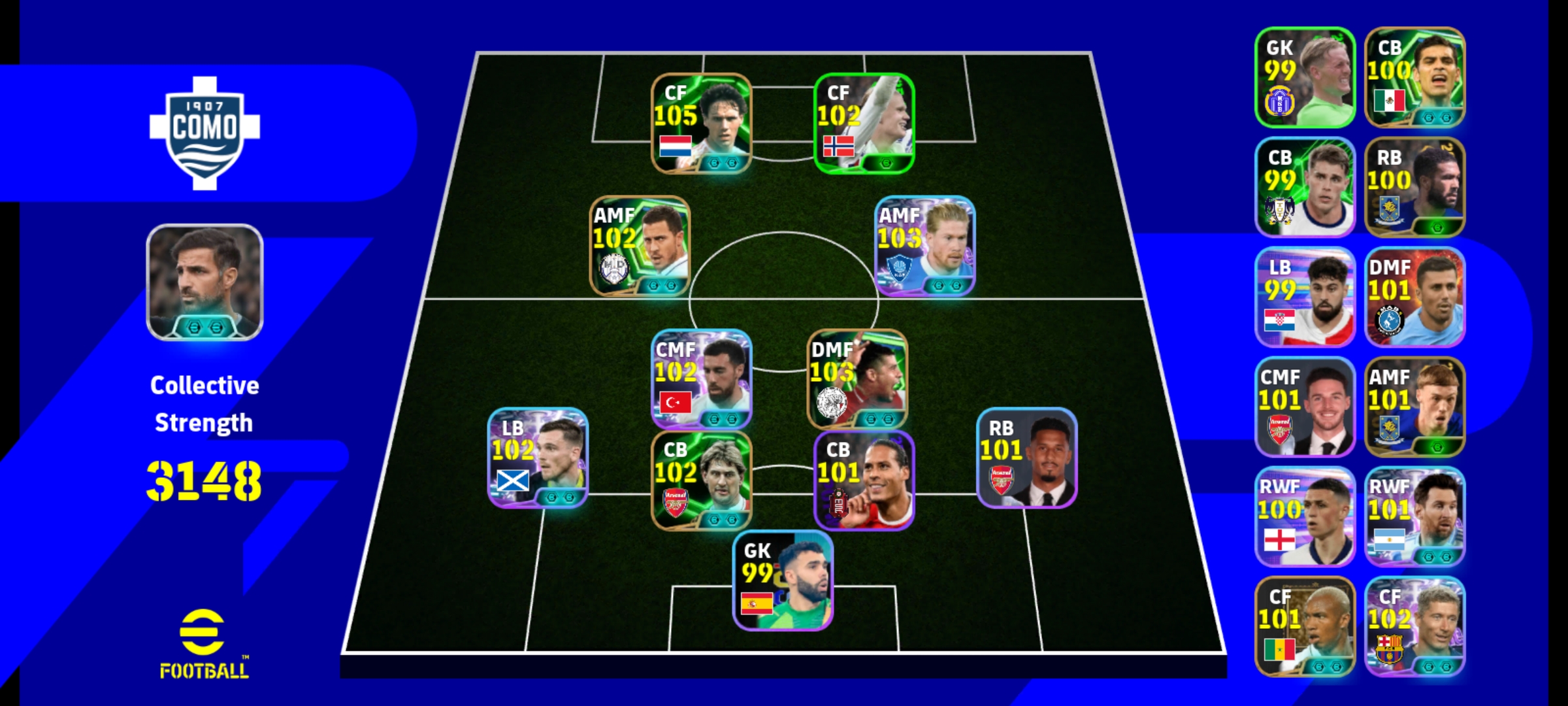Select the 102 CF card with Norway flag
This screenshot has height=706, width=1568.
864,124
